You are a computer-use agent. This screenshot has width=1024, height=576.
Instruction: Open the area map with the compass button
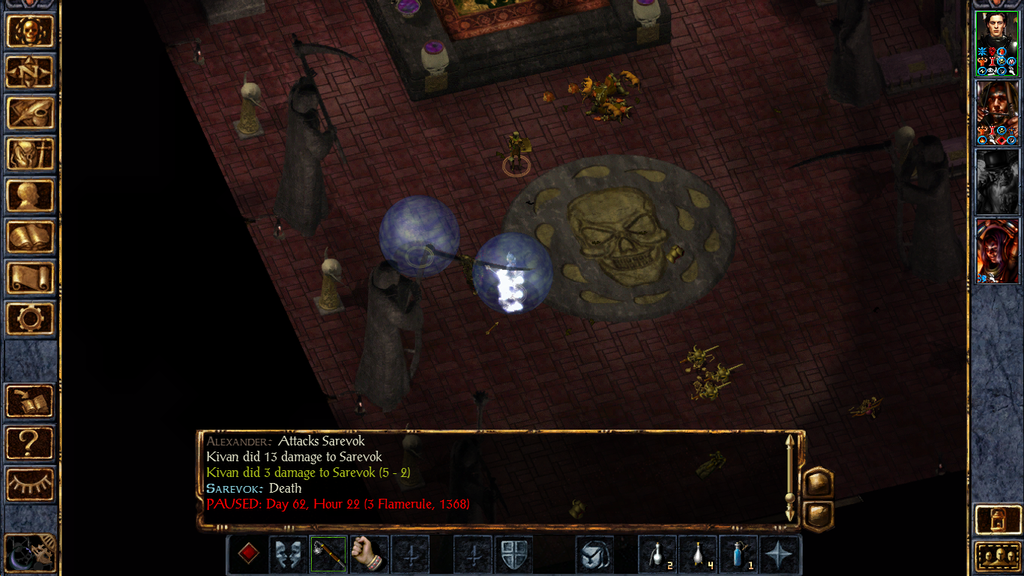click(30, 72)
